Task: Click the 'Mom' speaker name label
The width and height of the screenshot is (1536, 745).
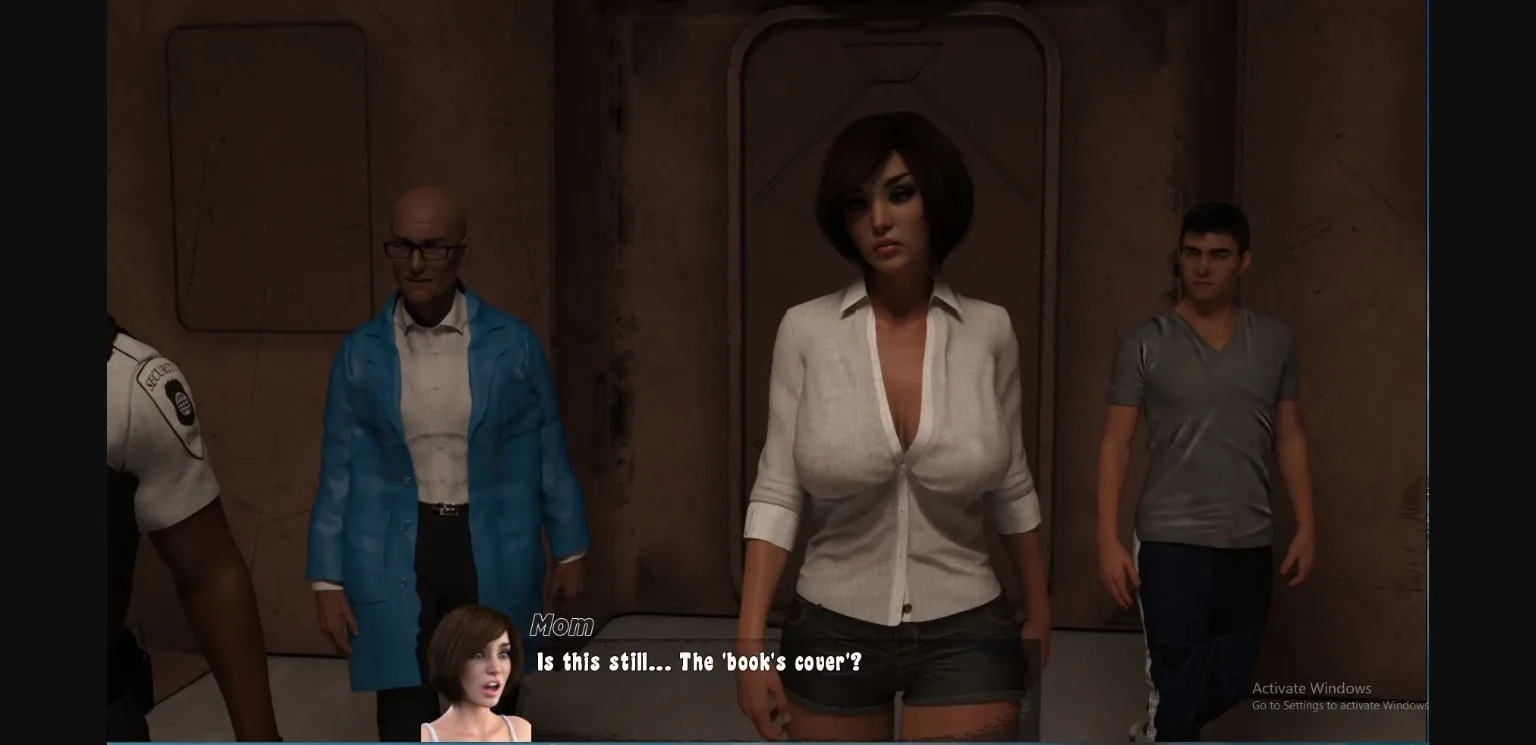Action: (x=562, y=625)
